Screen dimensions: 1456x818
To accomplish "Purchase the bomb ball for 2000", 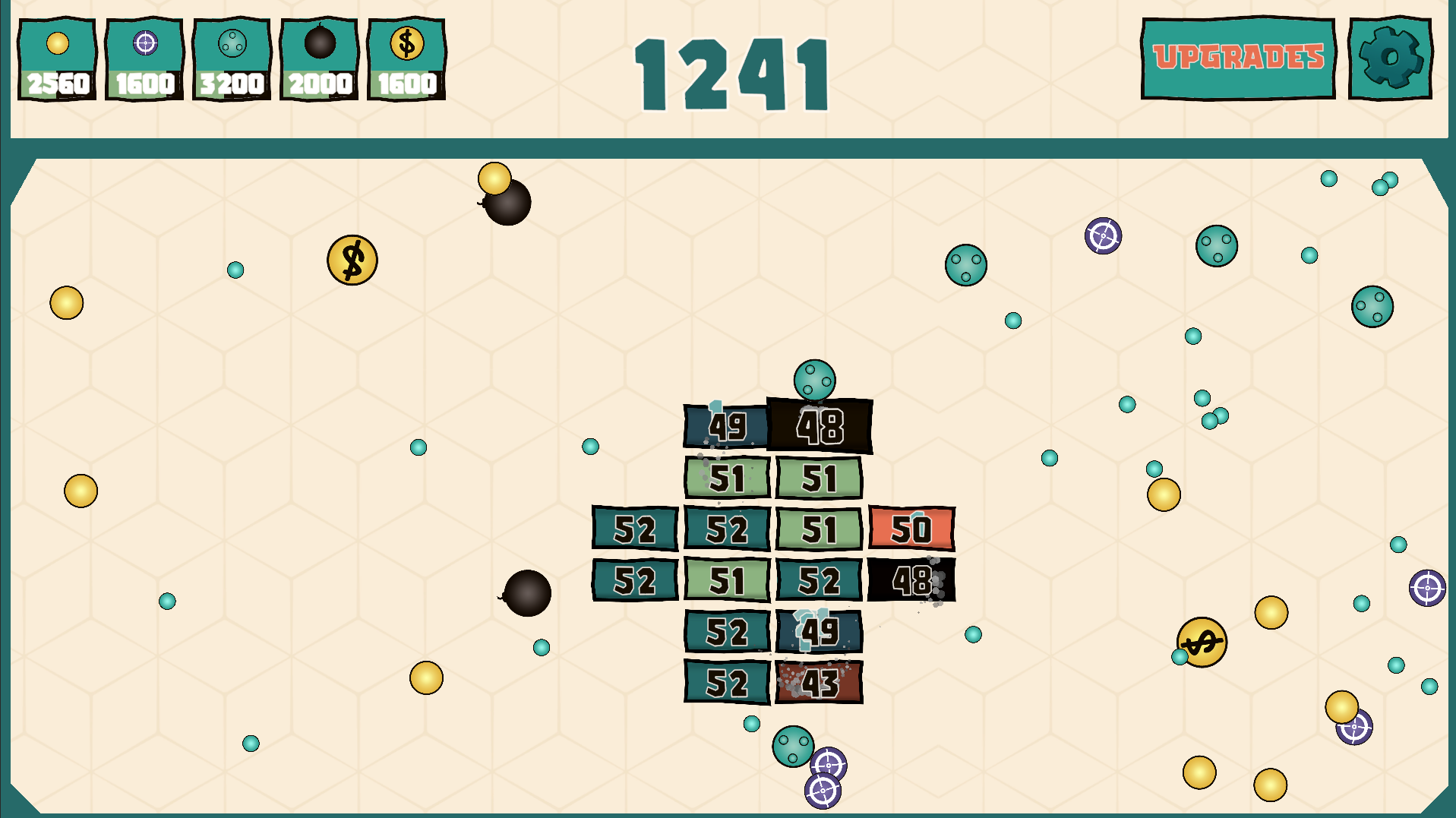I will (x=319, y=53).
